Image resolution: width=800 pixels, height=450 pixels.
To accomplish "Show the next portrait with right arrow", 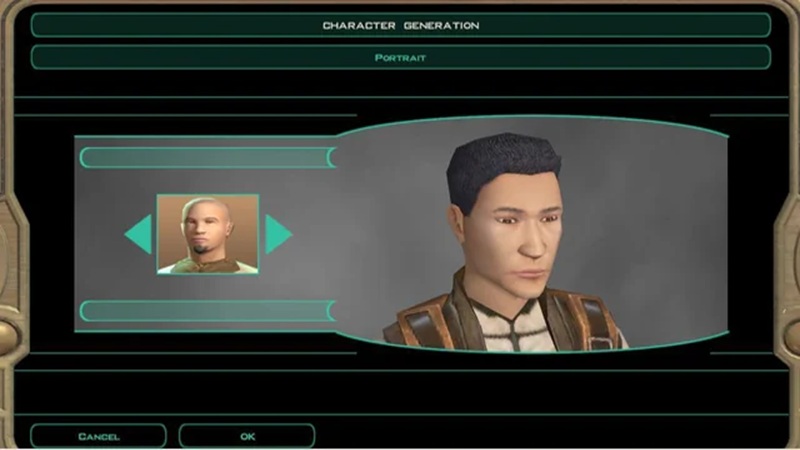I will pyautogui.click(x=277, y=234).
